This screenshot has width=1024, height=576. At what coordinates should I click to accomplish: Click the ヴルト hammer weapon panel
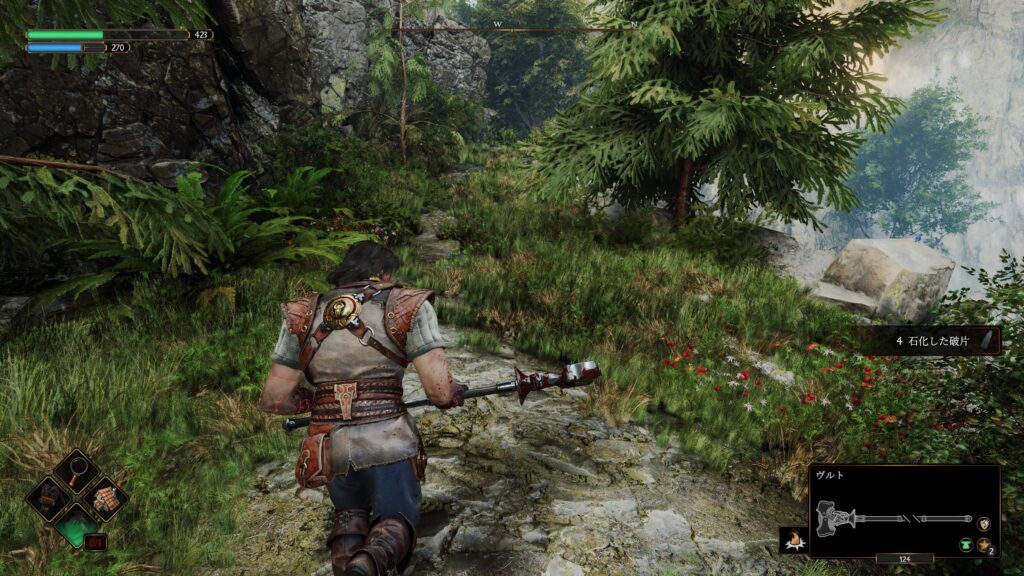coord(903,510)
